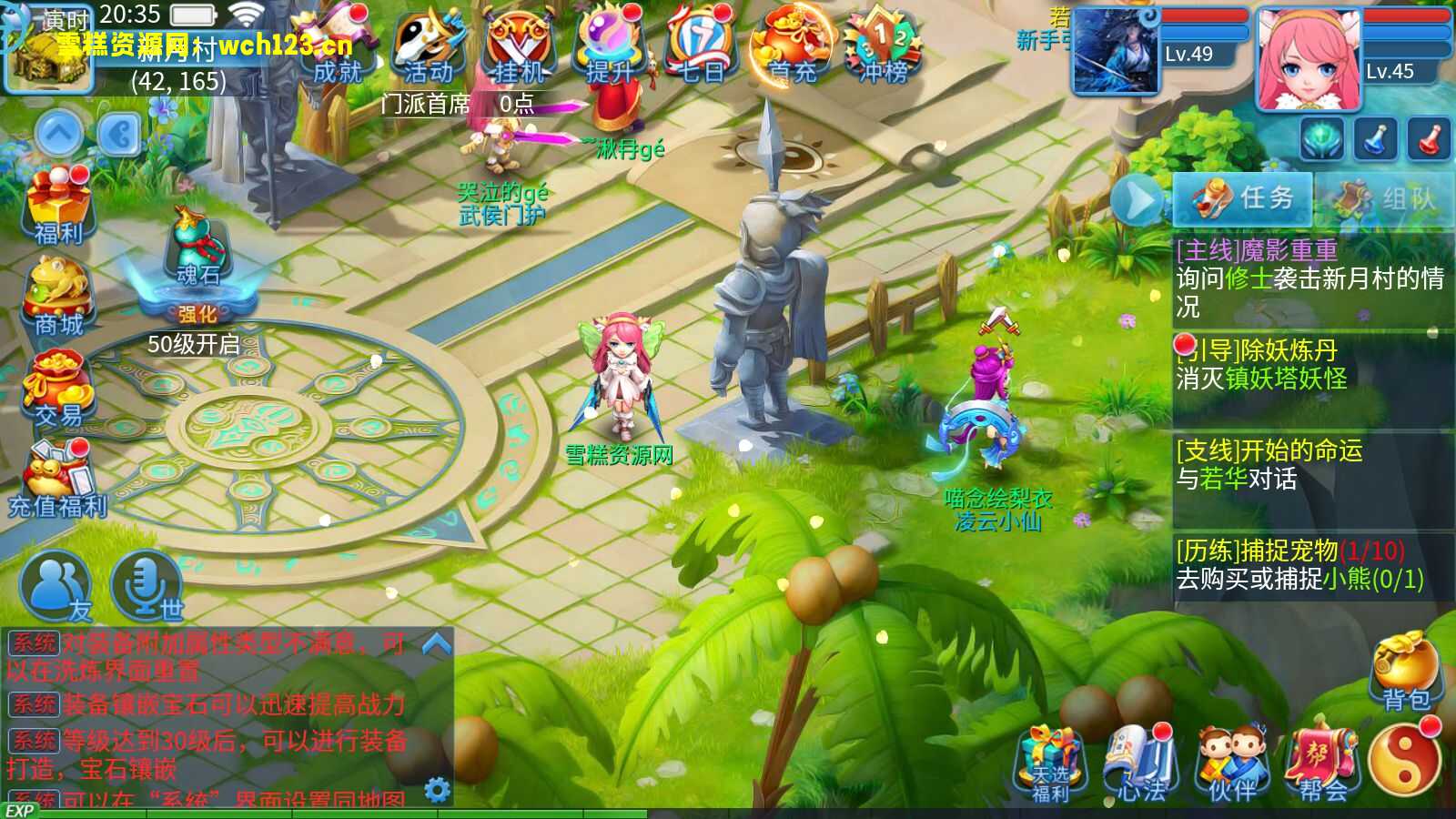The image size is (1456, 819).
Task: Open the 提升 upgrade icon
Action: pos(610,47)
